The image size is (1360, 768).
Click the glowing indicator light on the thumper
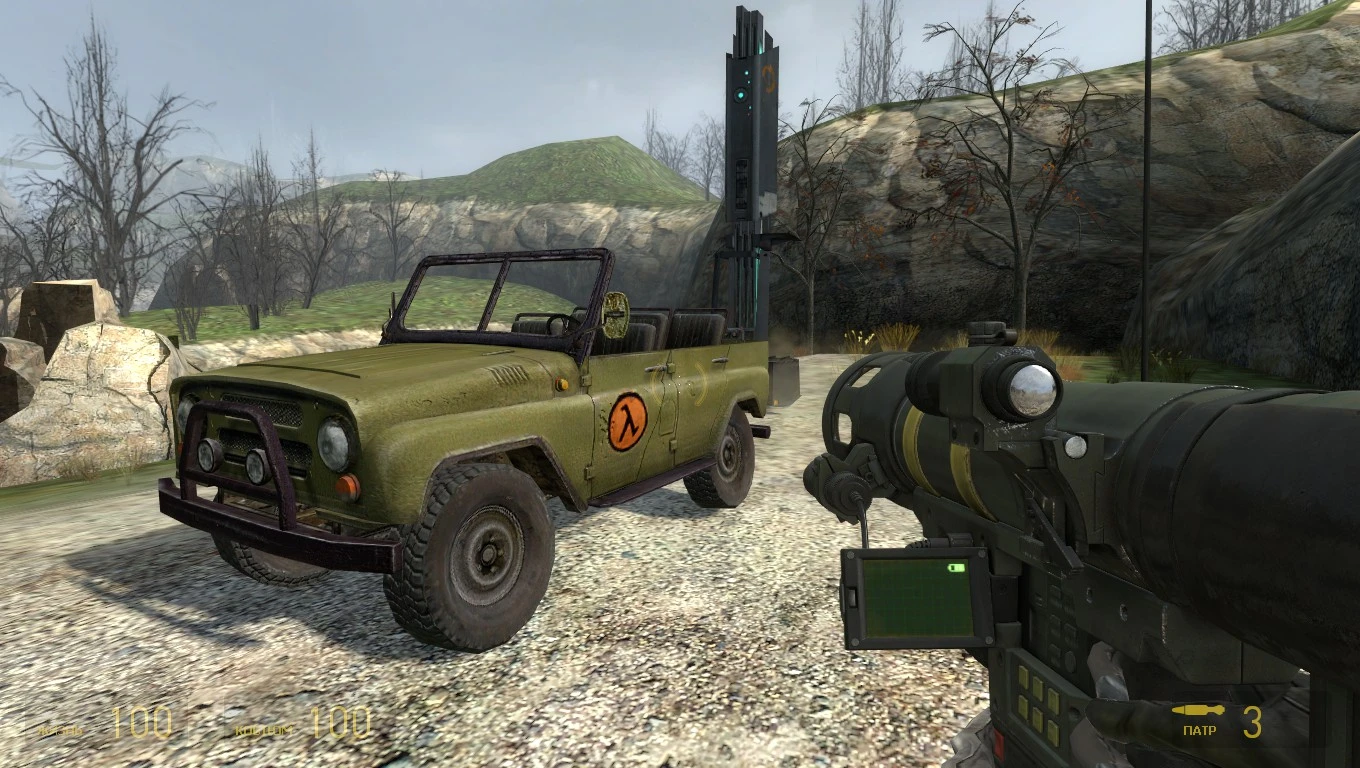[x=740, y=95]
